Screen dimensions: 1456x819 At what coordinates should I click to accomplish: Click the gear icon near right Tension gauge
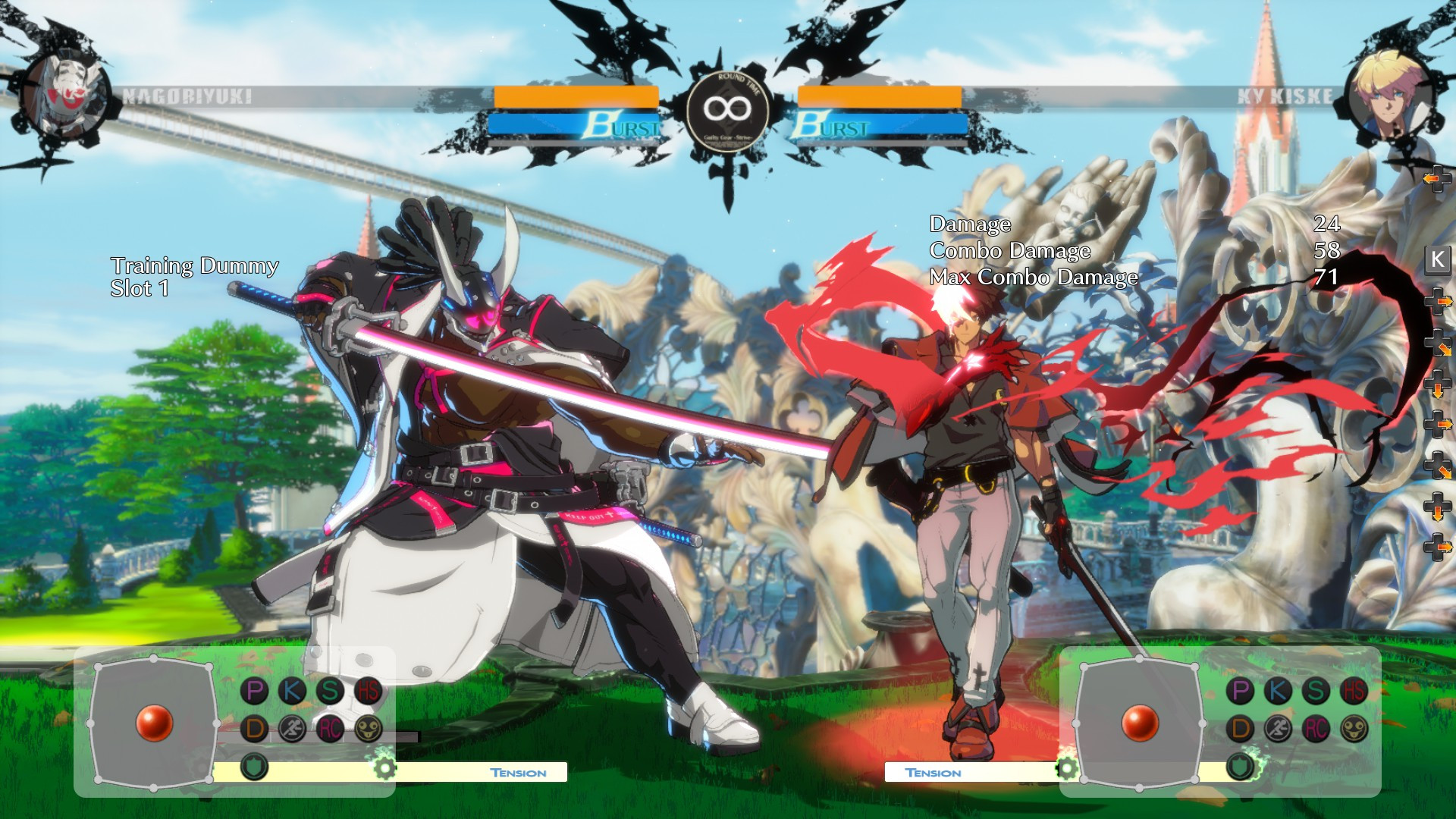pyautogui.click(x=1067, y=768)
